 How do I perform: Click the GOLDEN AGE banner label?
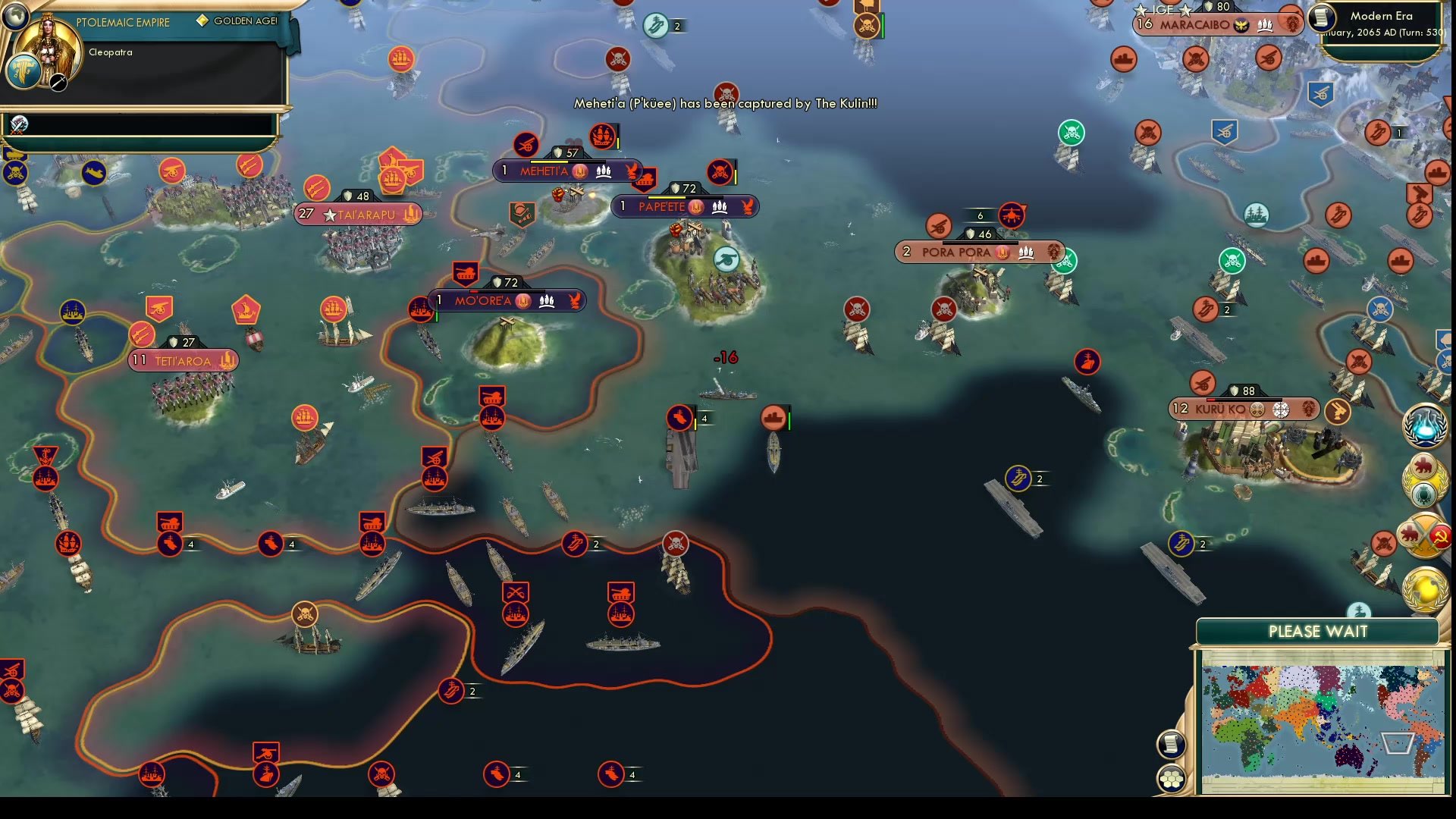tap(237, 21)
